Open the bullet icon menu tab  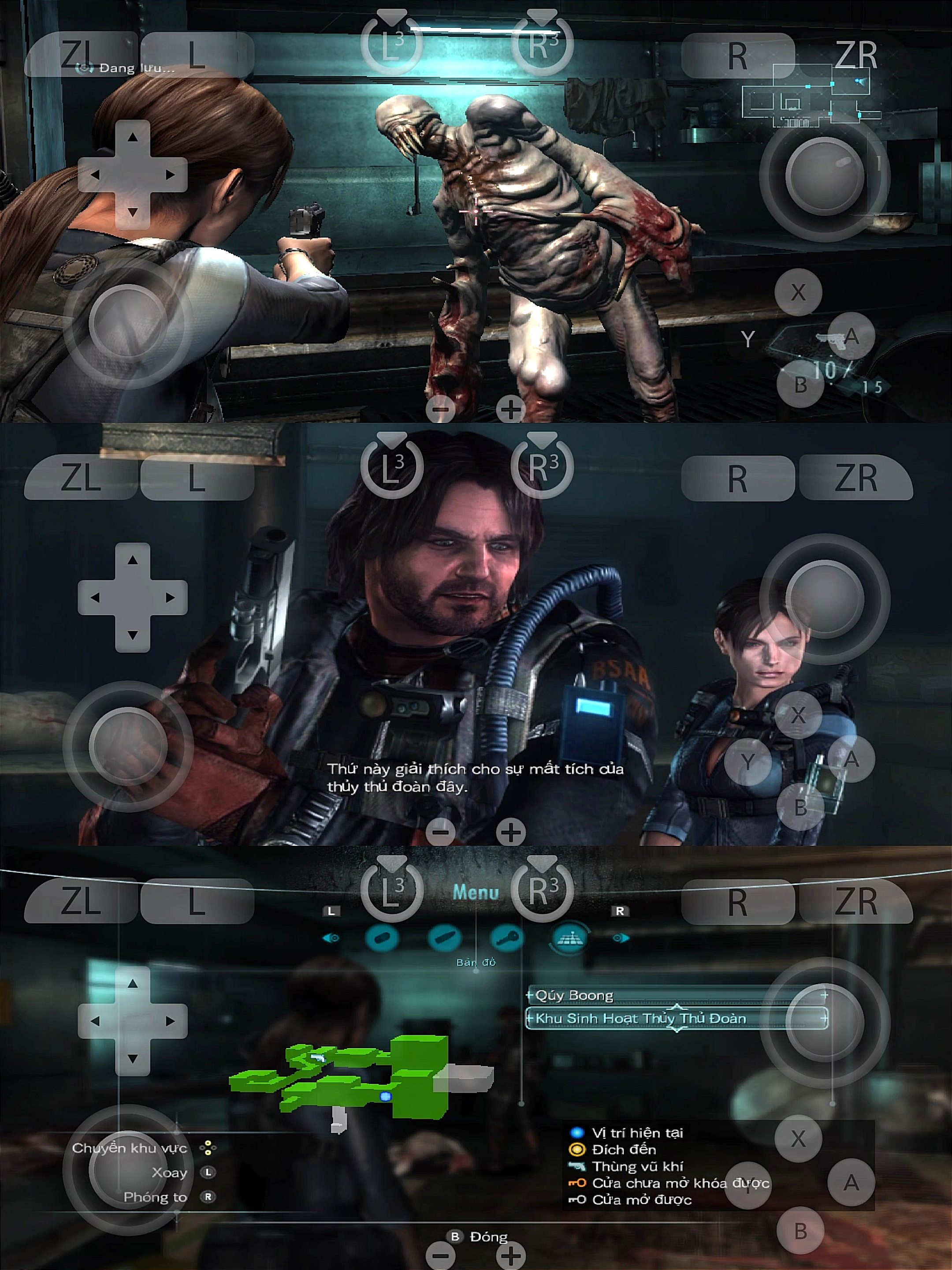[x=444, y=938]
